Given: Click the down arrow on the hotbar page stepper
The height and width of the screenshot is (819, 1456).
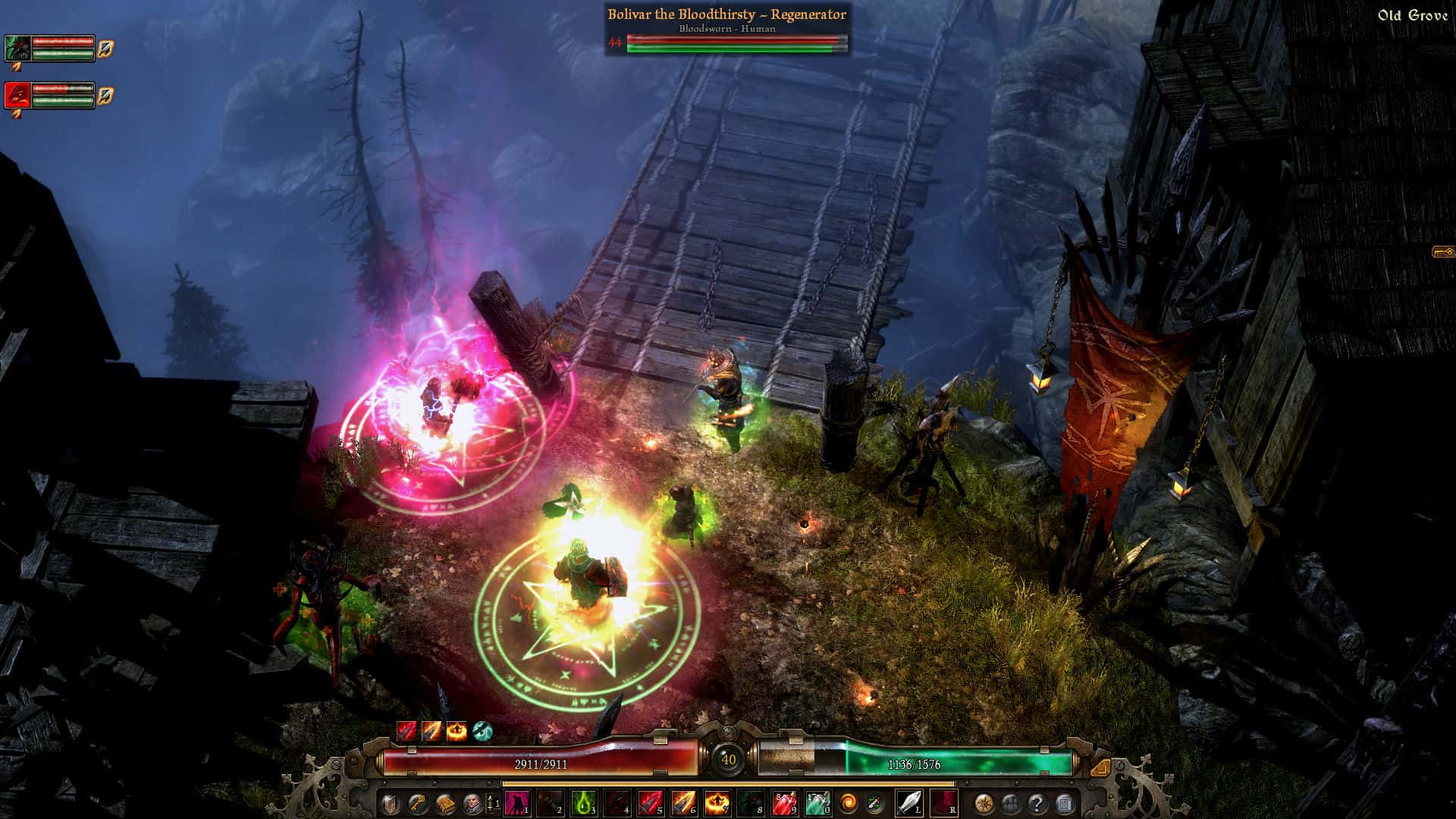Looking at the screenshot, I should coord(491,810).
